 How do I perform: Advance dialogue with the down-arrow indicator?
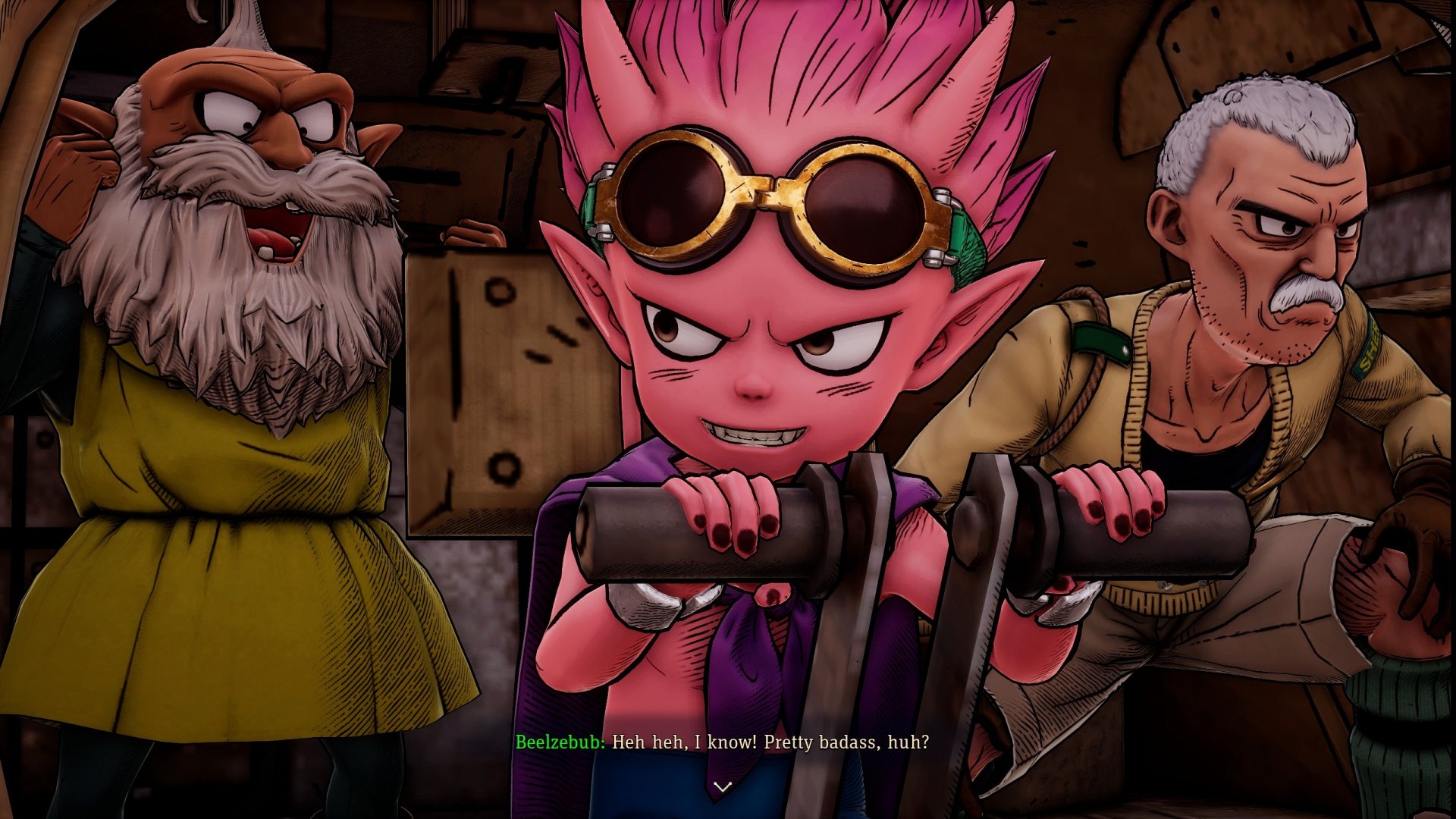tap(723, 786)
